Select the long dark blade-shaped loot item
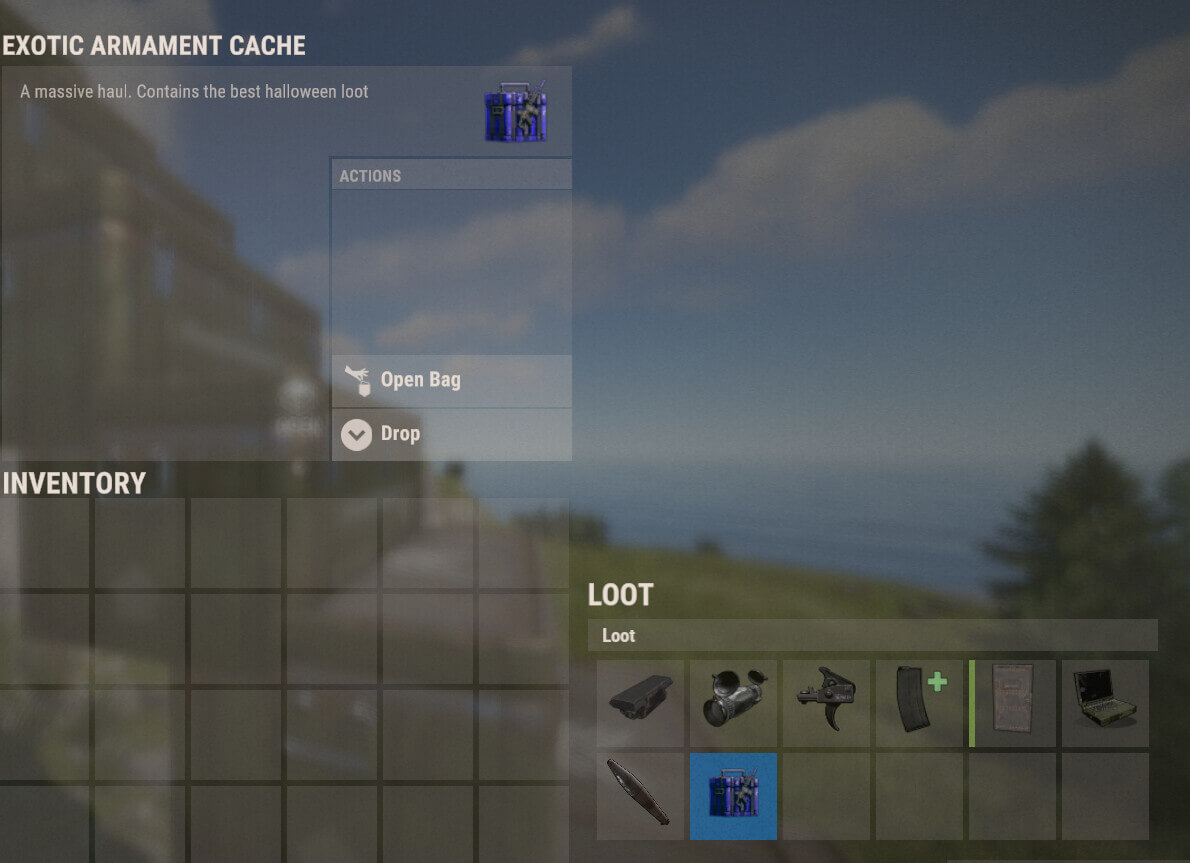 (640, 796)
